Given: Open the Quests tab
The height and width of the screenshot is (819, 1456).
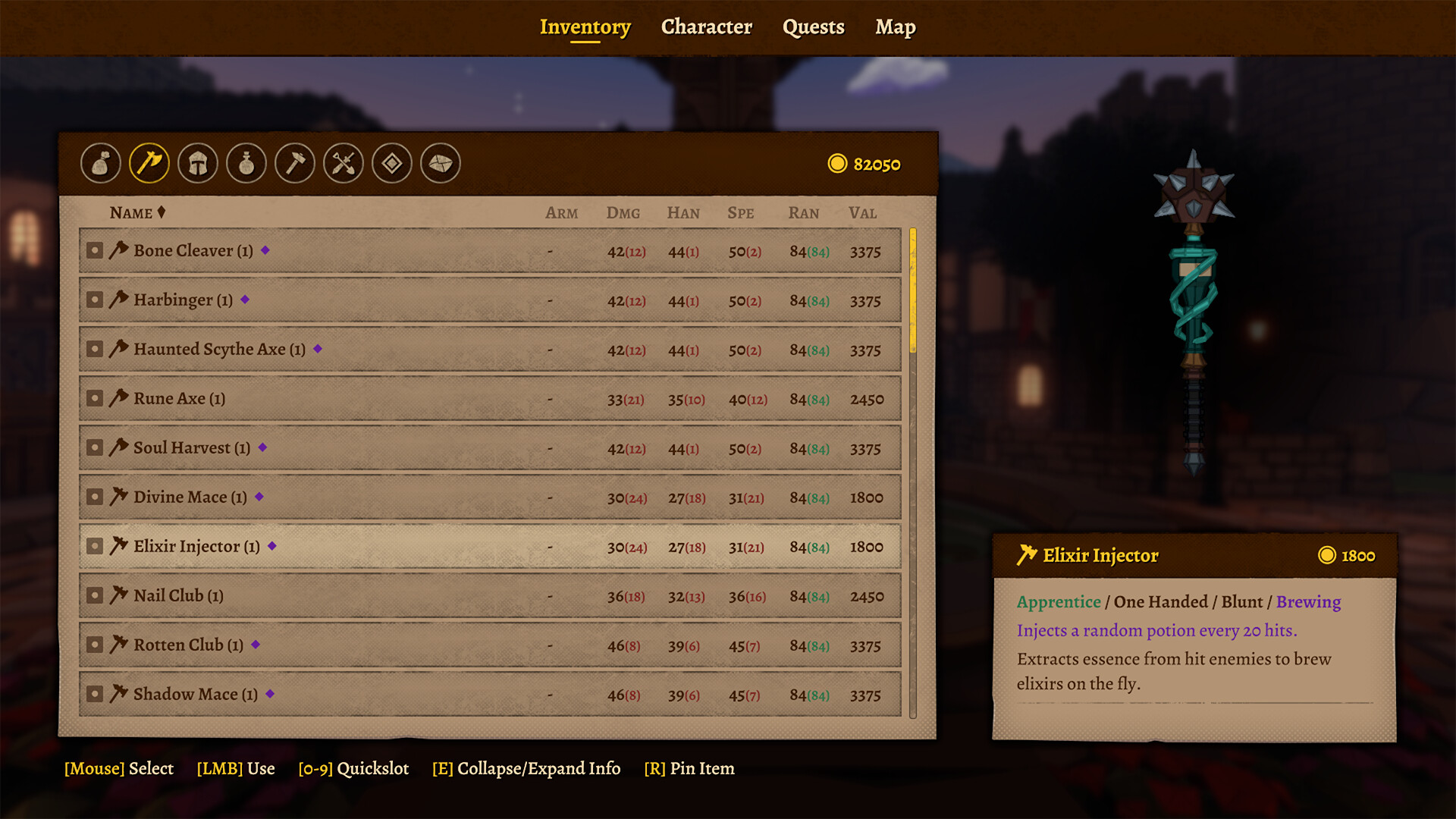Looking at the screenshot, I should click(x=813, y=27).
